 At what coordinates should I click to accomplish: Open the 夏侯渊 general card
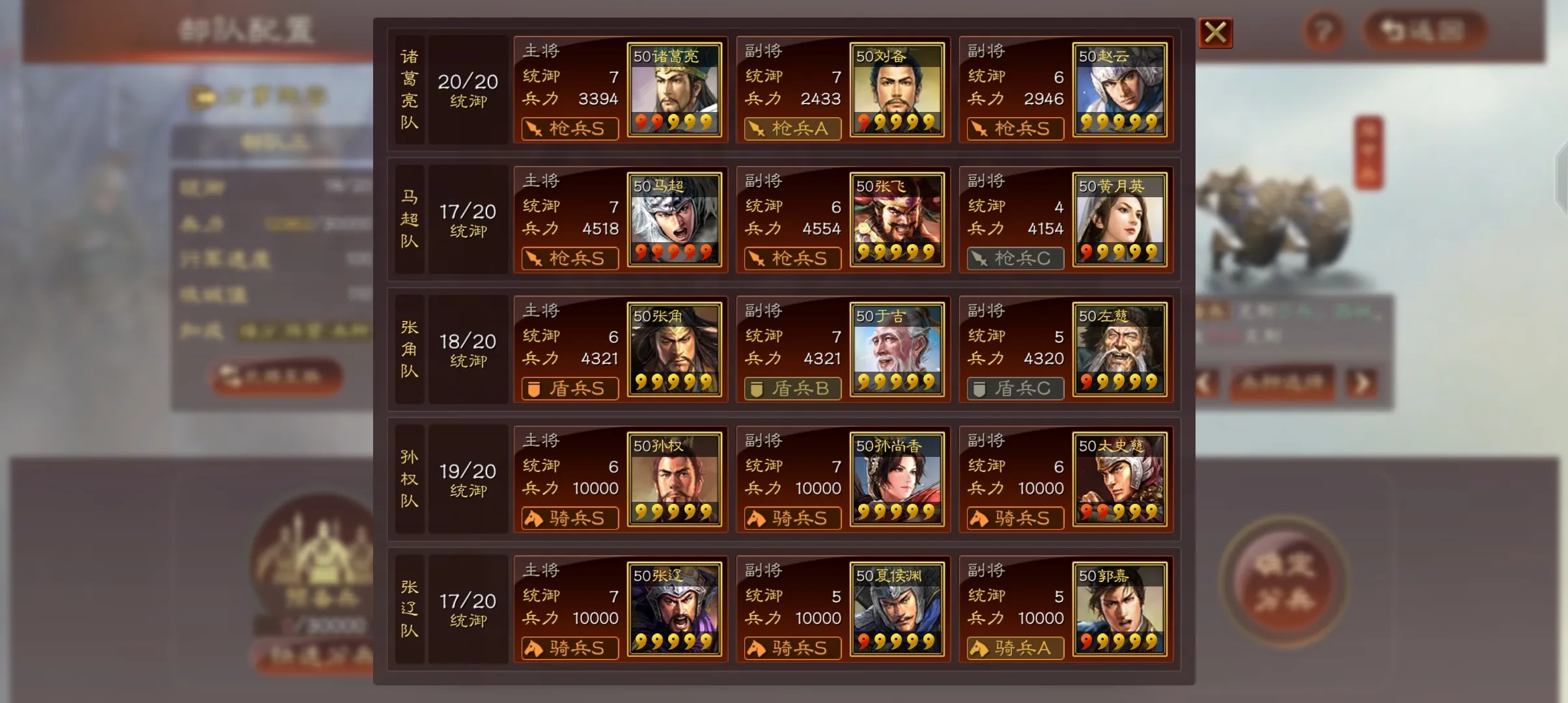(x=897, y=609)
